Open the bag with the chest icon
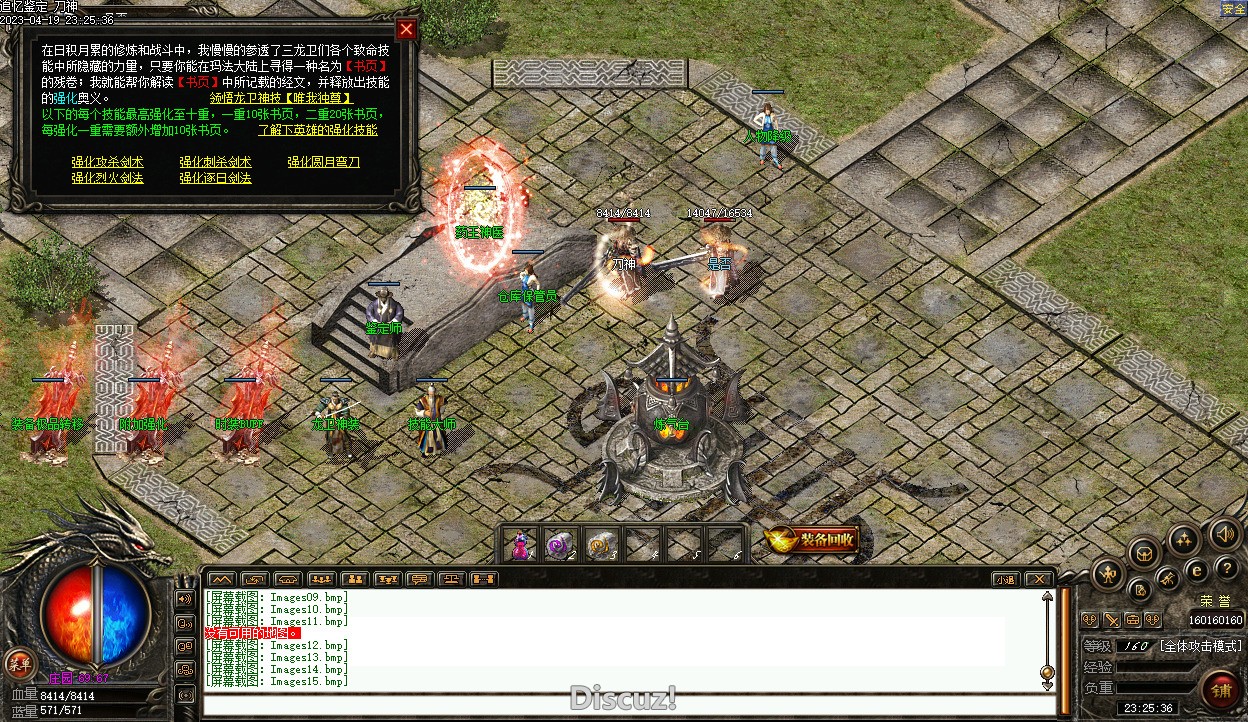 tap(1145, 552)
